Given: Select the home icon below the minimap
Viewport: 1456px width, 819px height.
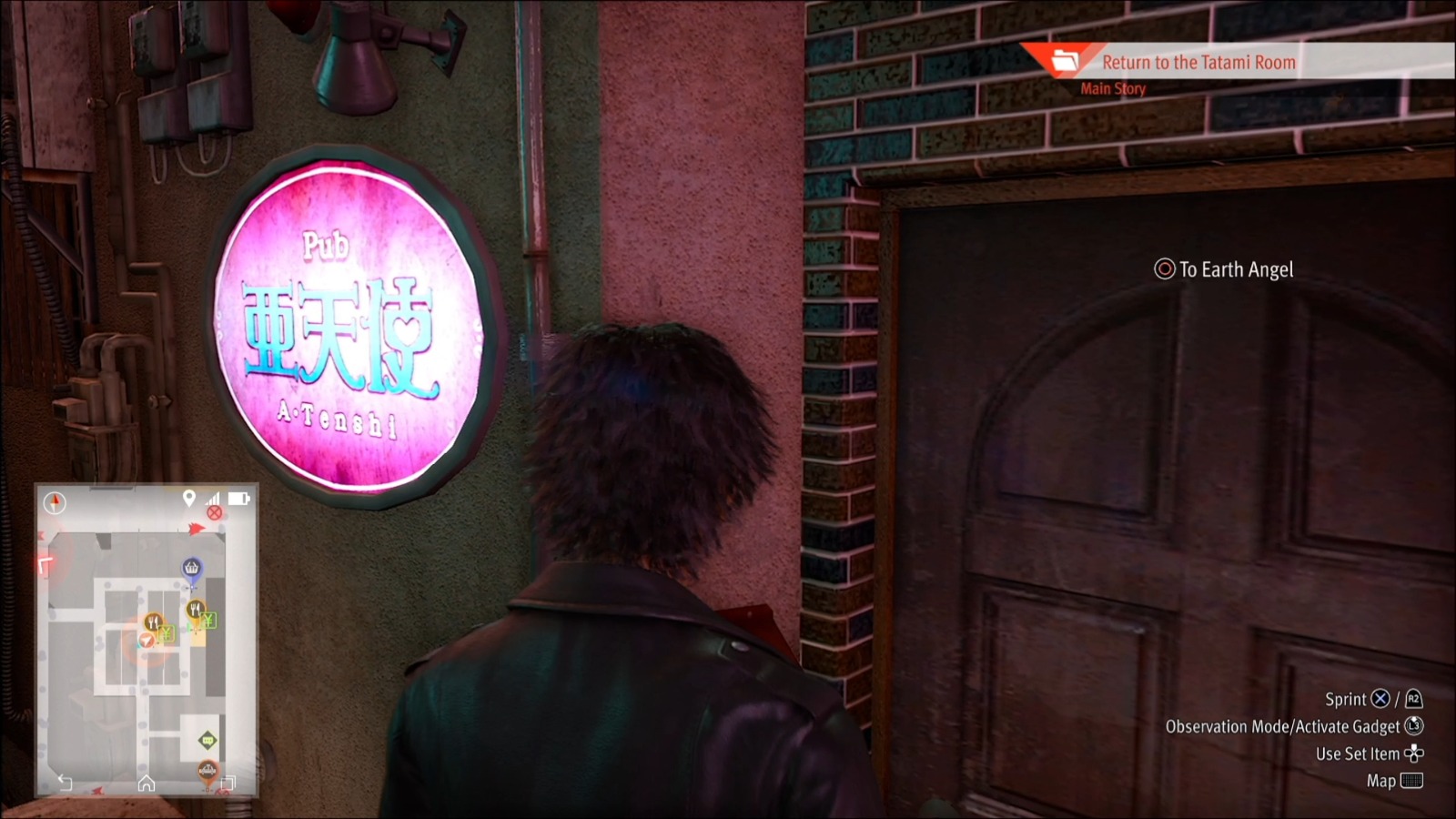Looking at the screenshot, I should [x=146, y=783].
